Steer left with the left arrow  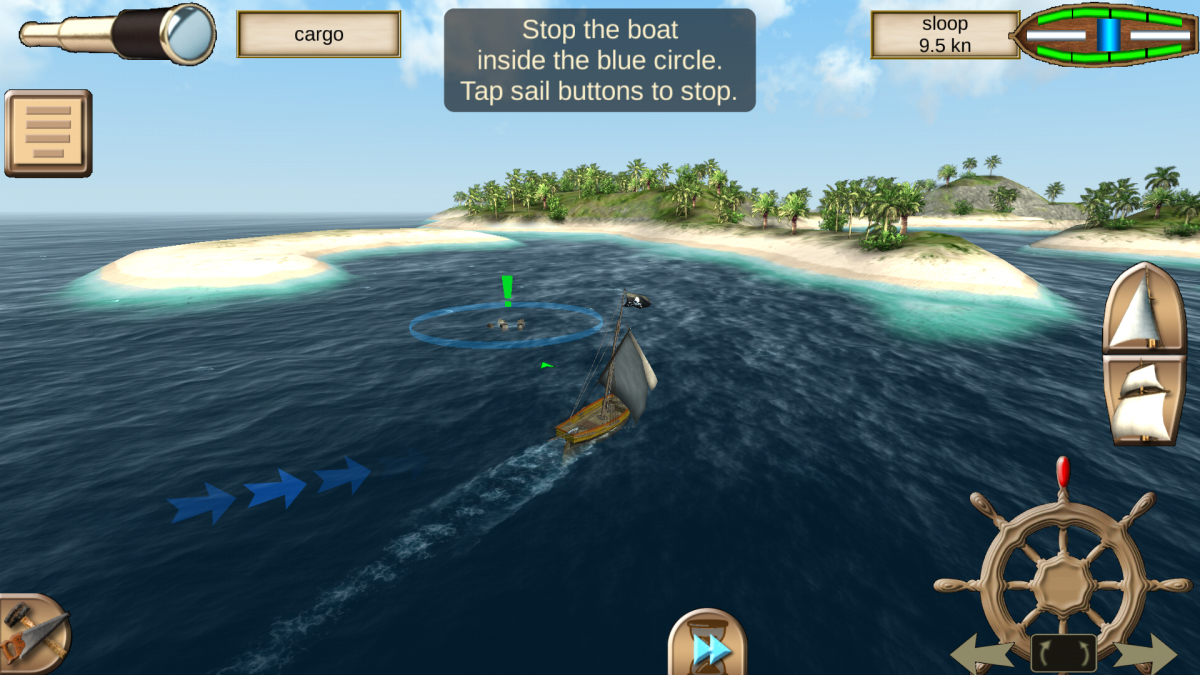[x=985, y=655]
